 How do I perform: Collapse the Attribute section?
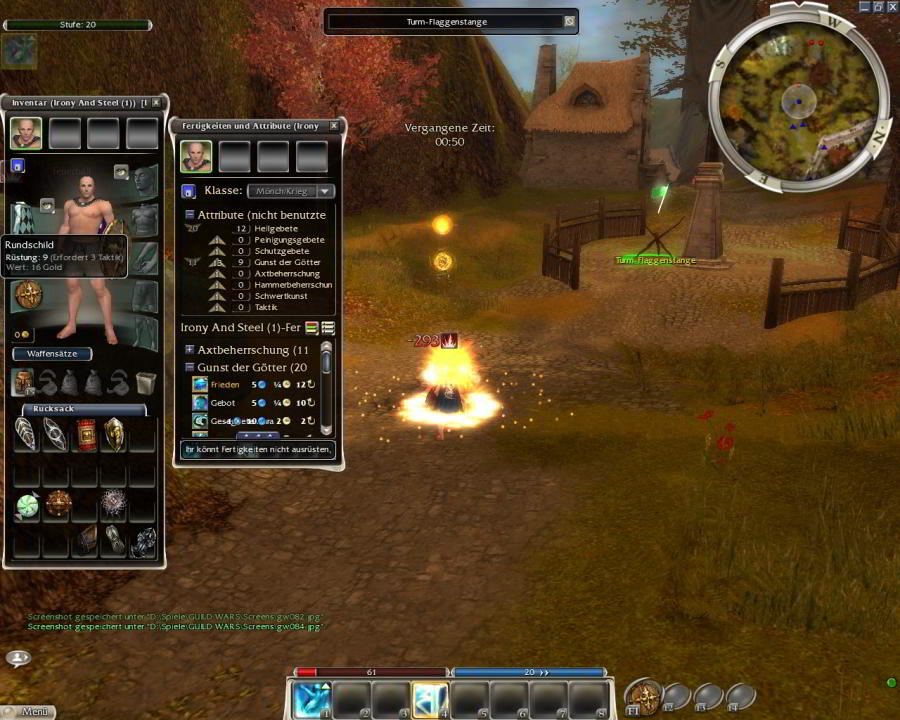point(189,215)
